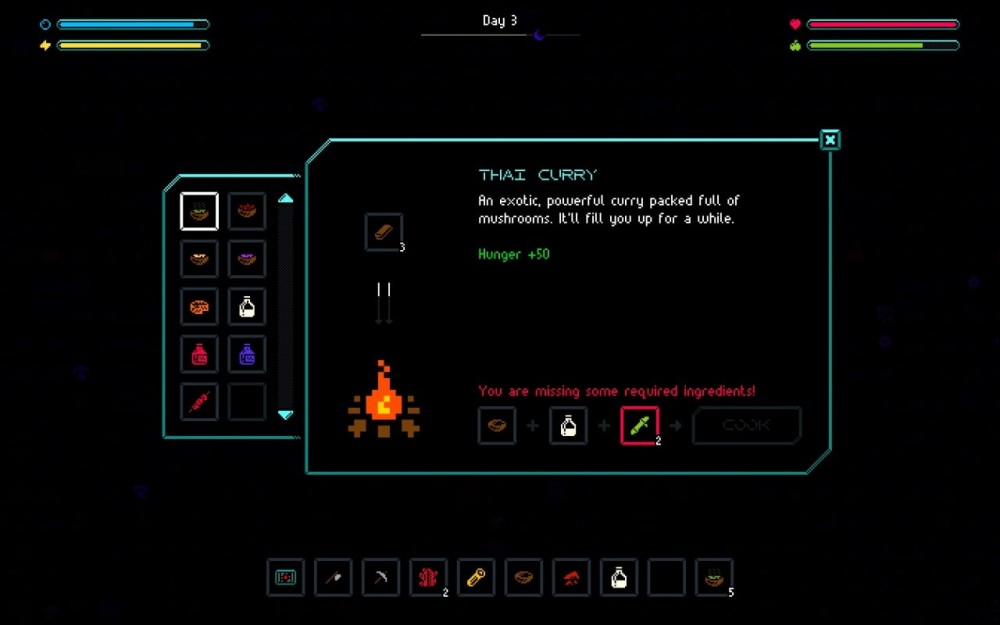This screenshot has height=625, width=1000.
Task: Select the red jar recipe
Action: tap(199, 354)
